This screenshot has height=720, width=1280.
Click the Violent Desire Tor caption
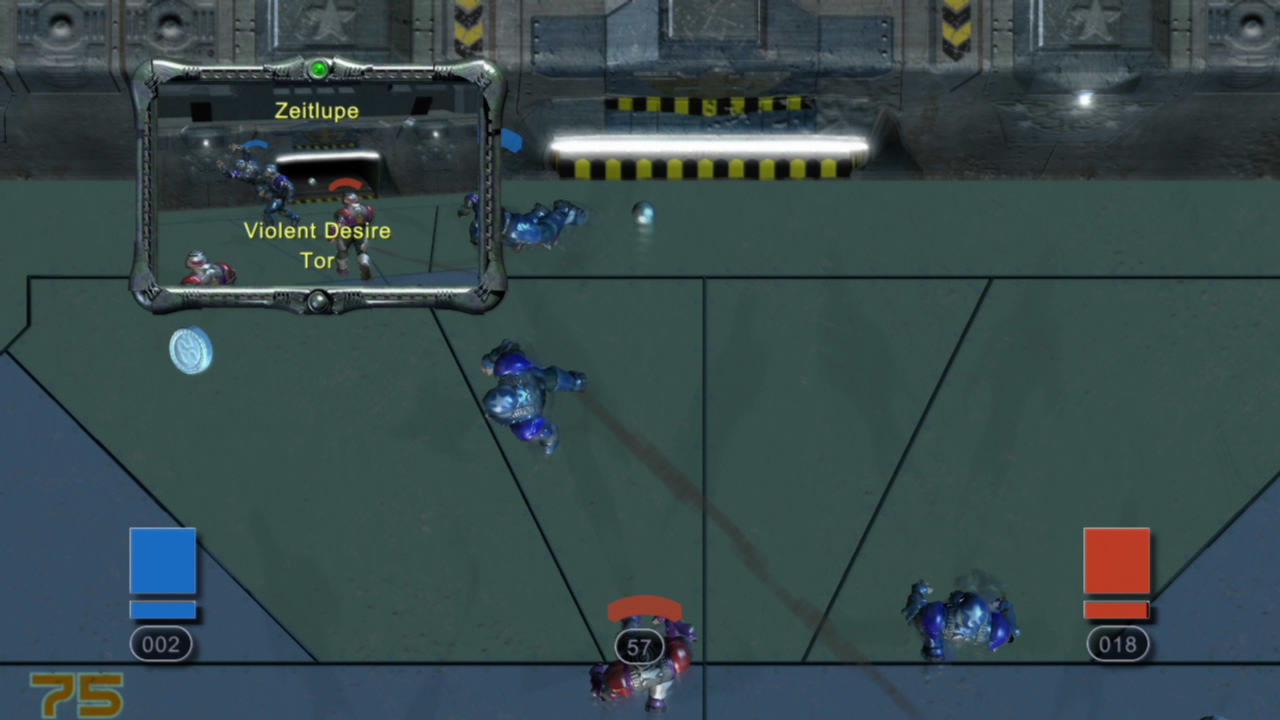[x=317, y=245]
